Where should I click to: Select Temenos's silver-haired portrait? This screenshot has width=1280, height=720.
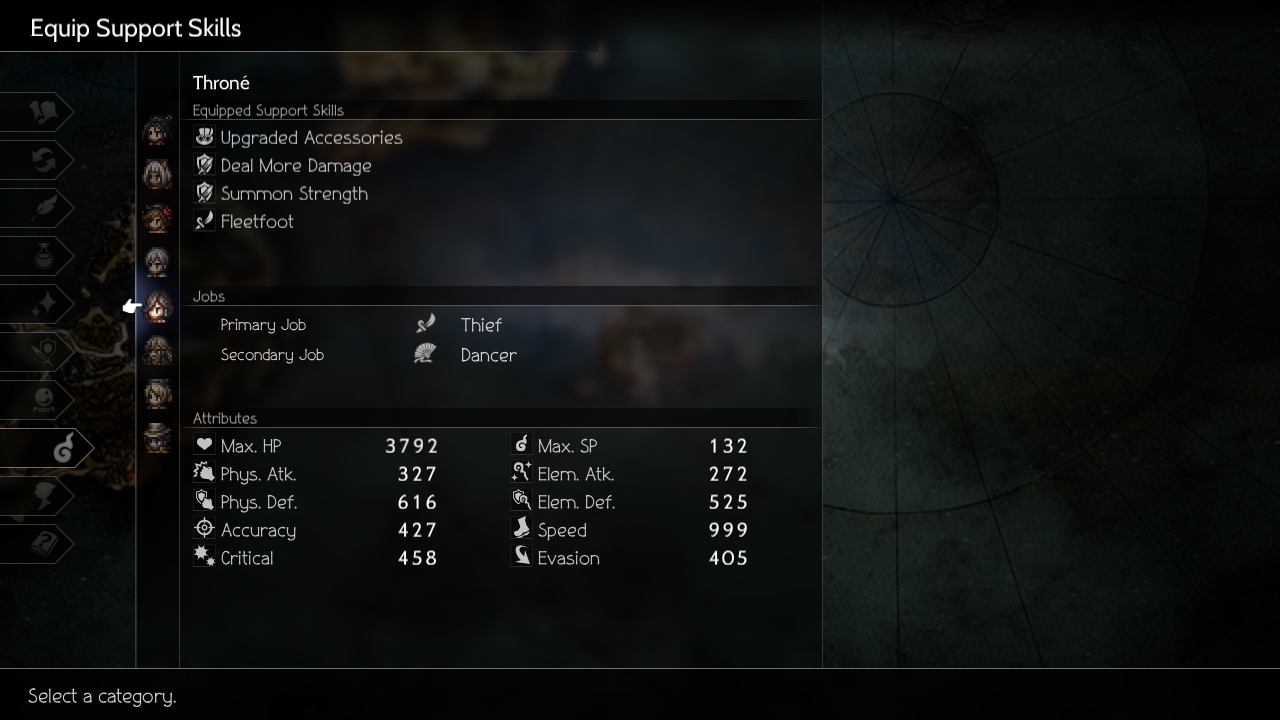(x=157, y=262)
